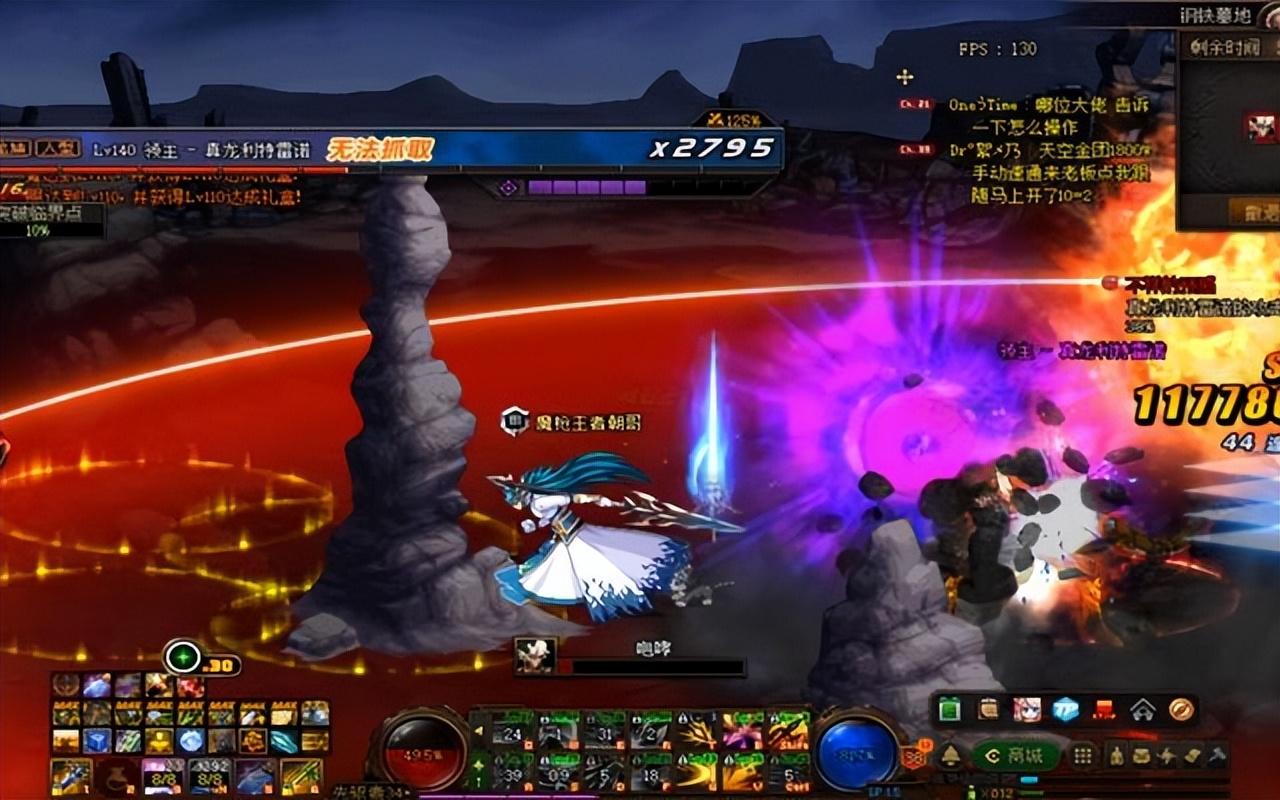This screenshot has height=800, width=1280.
Task: Click the blue TP cube icon
Action: click(1066, 709)
